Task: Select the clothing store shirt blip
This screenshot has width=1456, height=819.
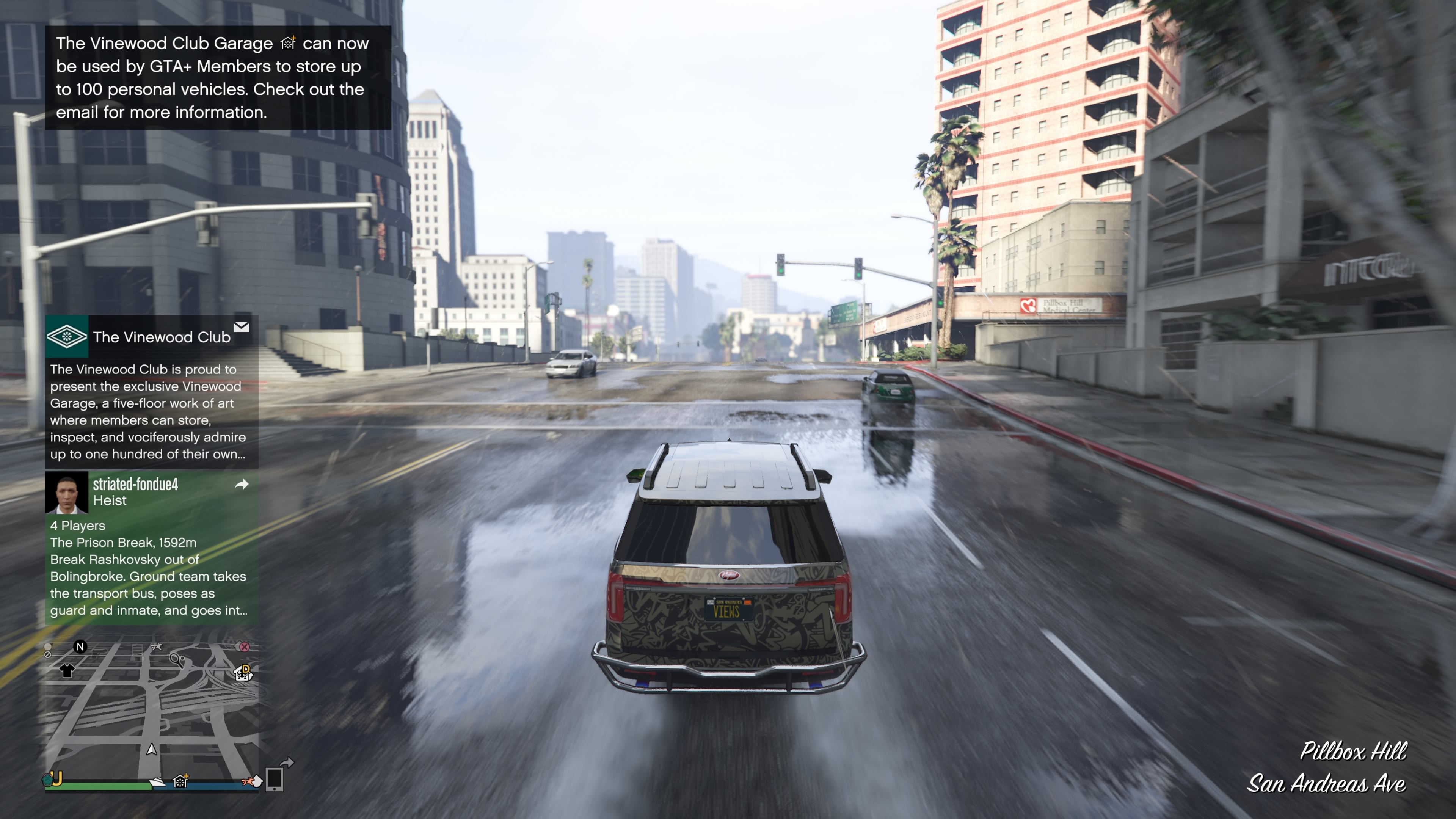Action: point(67,670)
